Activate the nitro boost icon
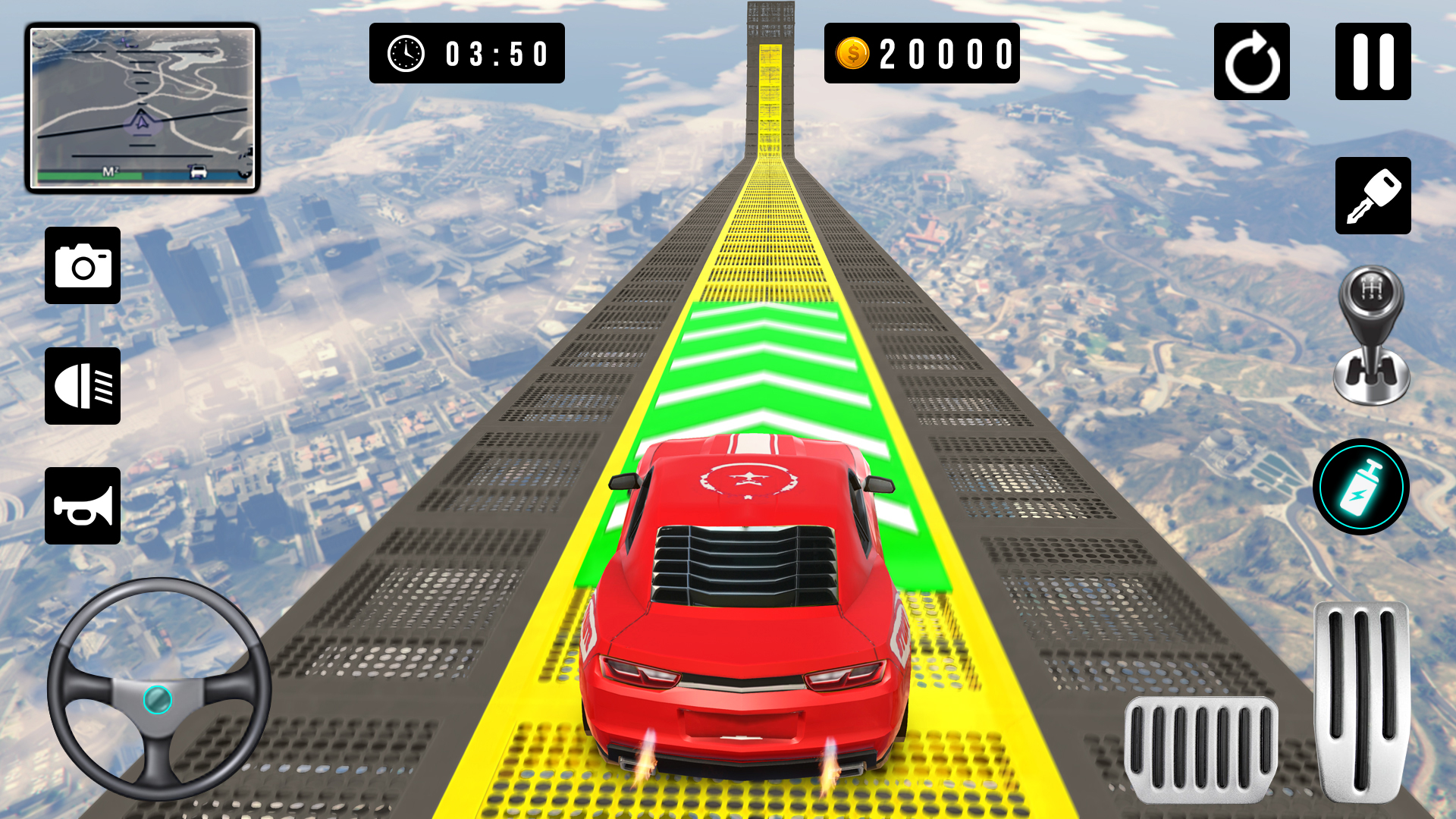The height and width of the screenshot is (819, 1456). (1363, 486)
